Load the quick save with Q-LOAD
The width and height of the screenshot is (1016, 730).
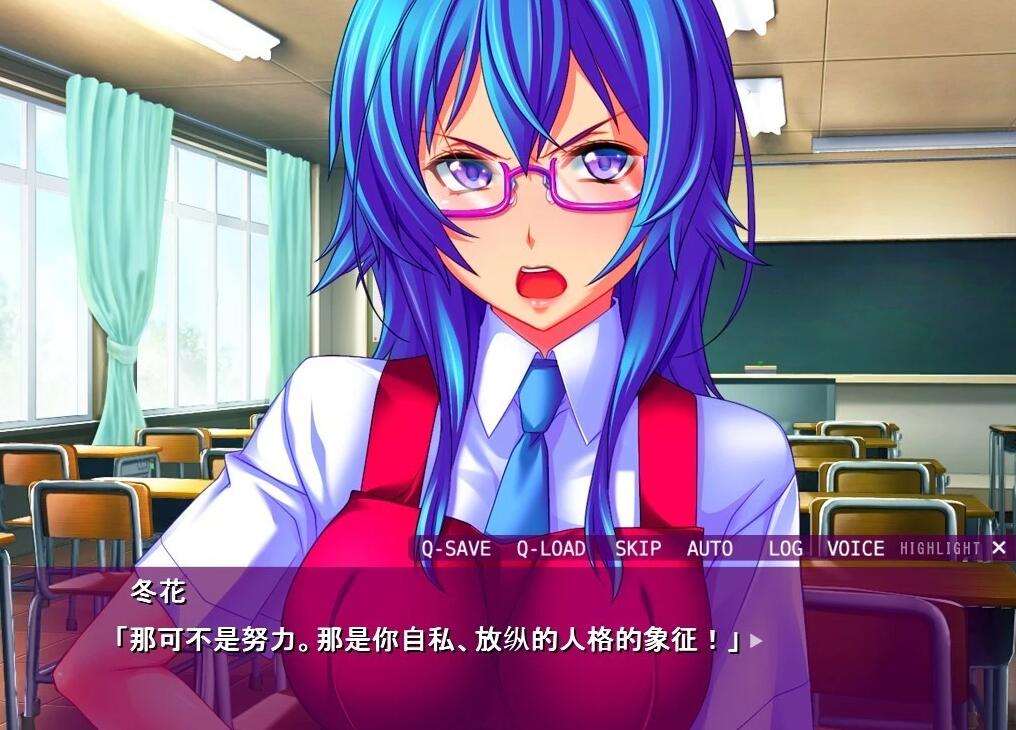click(x=551, y=548)
